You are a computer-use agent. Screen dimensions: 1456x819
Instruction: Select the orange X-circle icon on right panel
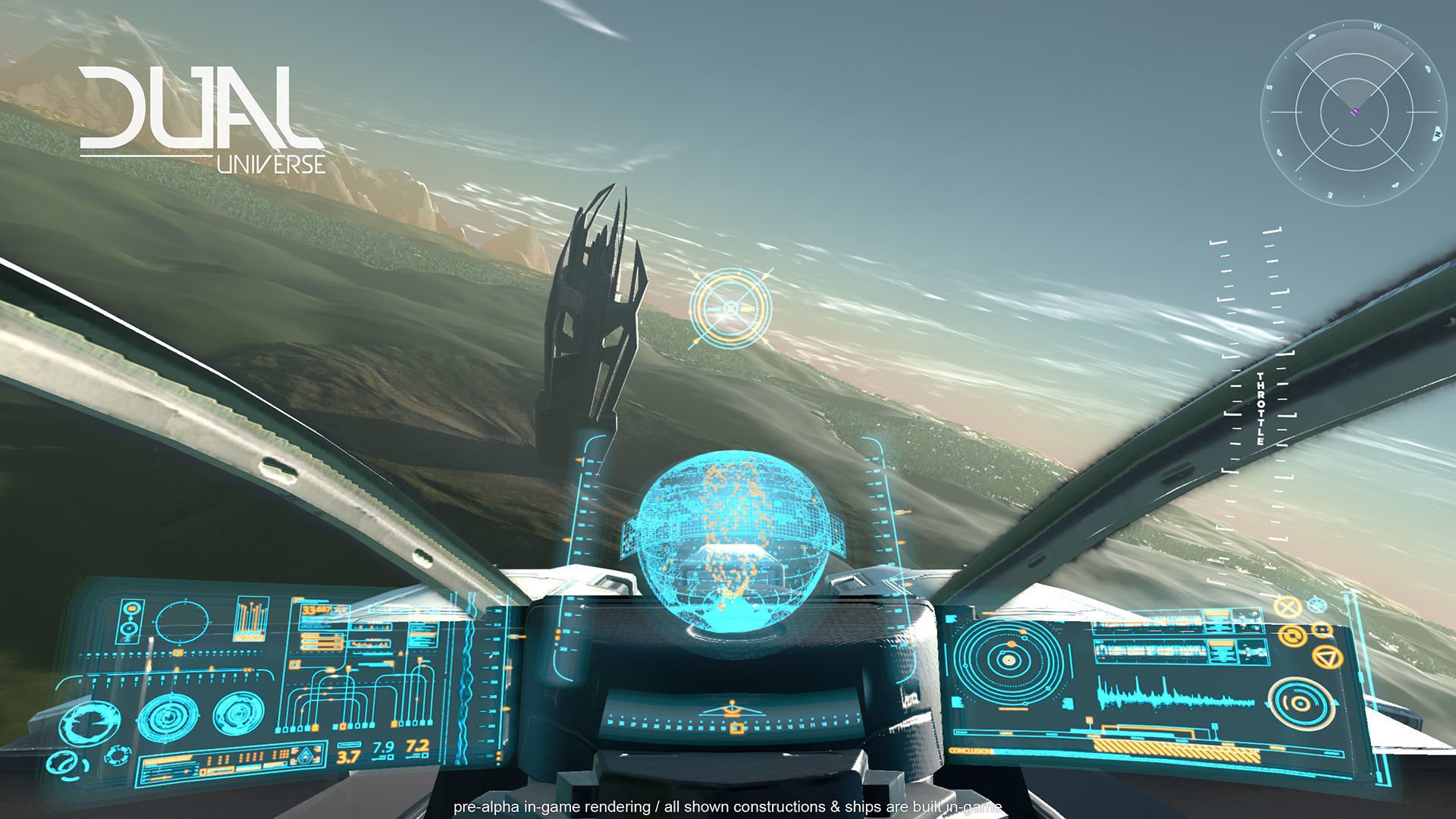(1288, 606)
